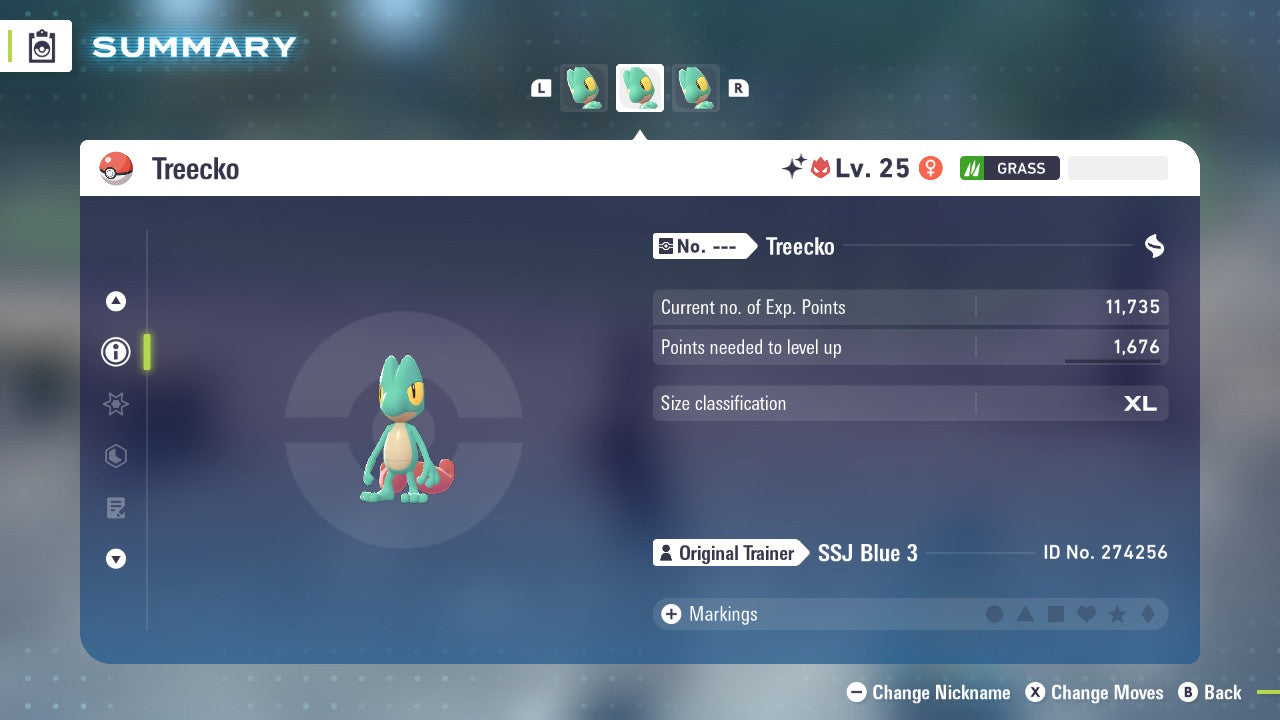This screenshot has width=1280, height=720.
Task: Open Markings with the plus button
Action: [671, 614]
